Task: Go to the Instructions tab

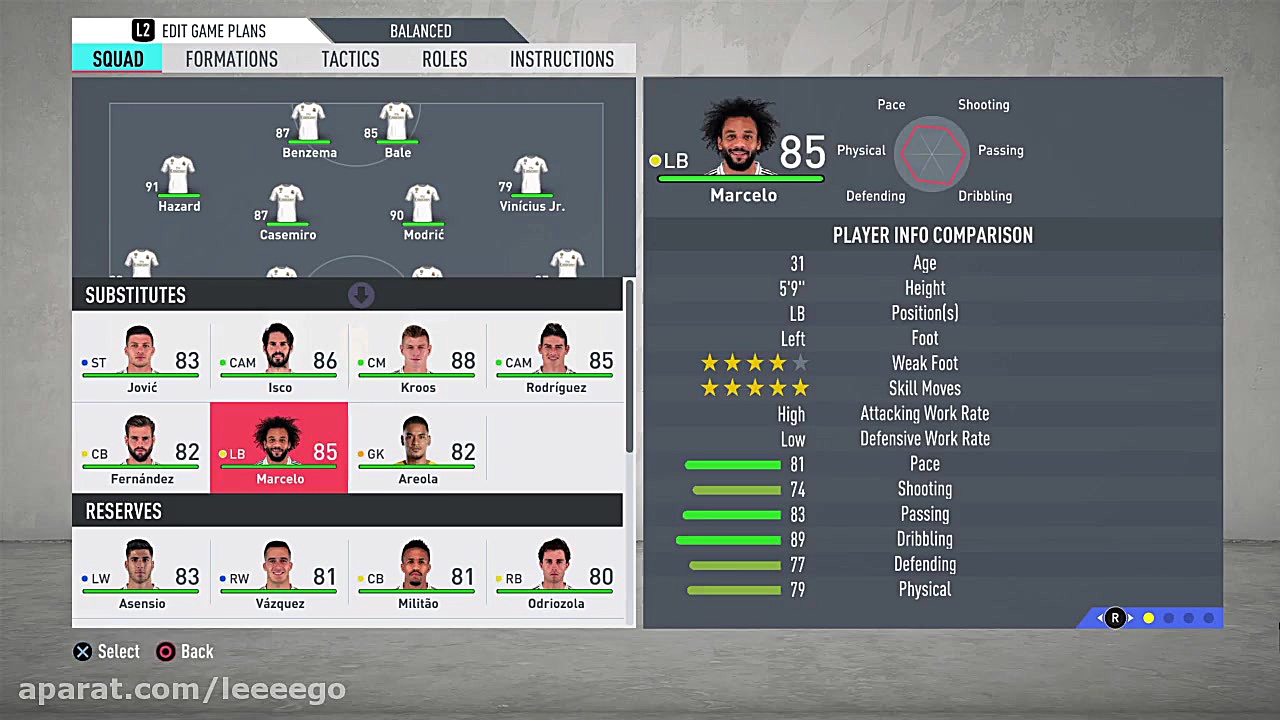Action: [561, 59]
